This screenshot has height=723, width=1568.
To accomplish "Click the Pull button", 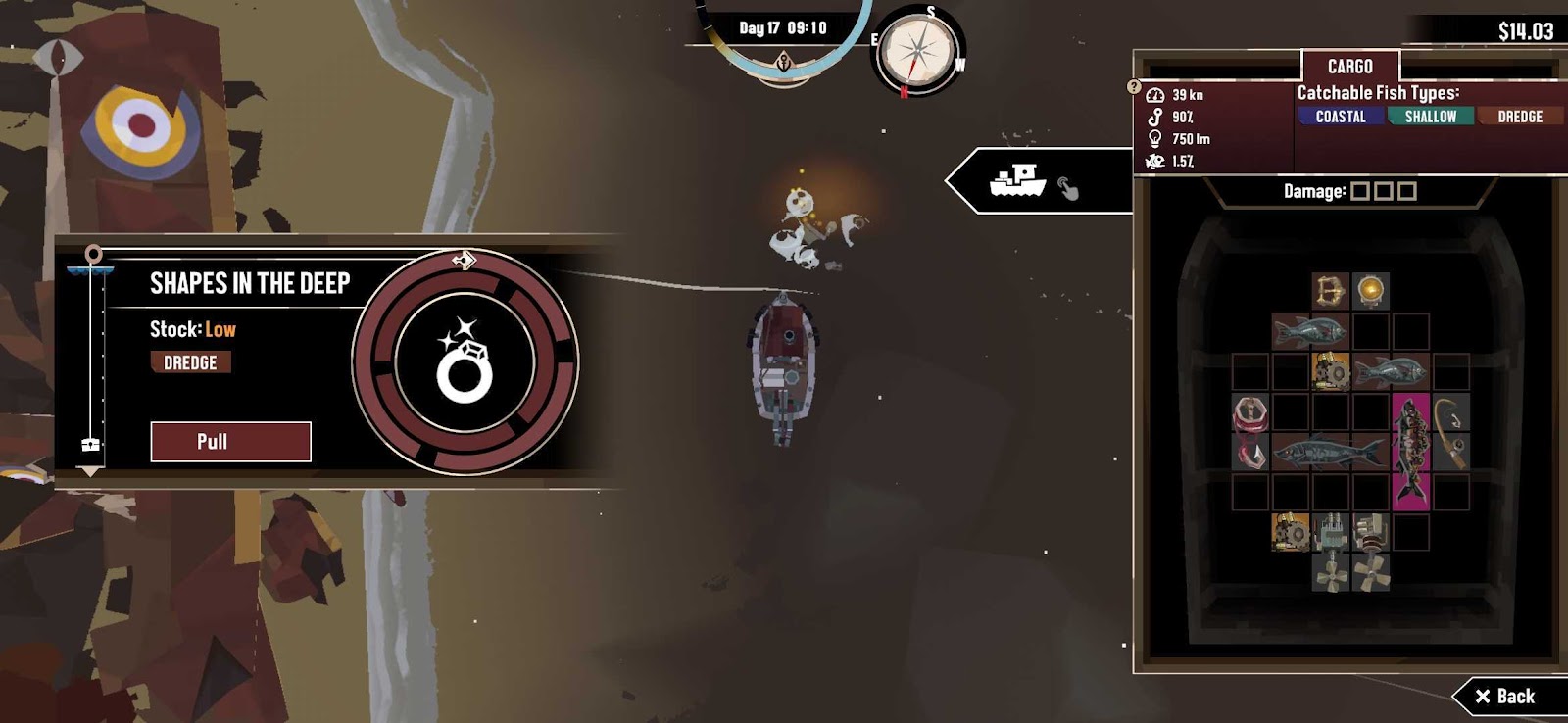I will pos(230,442).
